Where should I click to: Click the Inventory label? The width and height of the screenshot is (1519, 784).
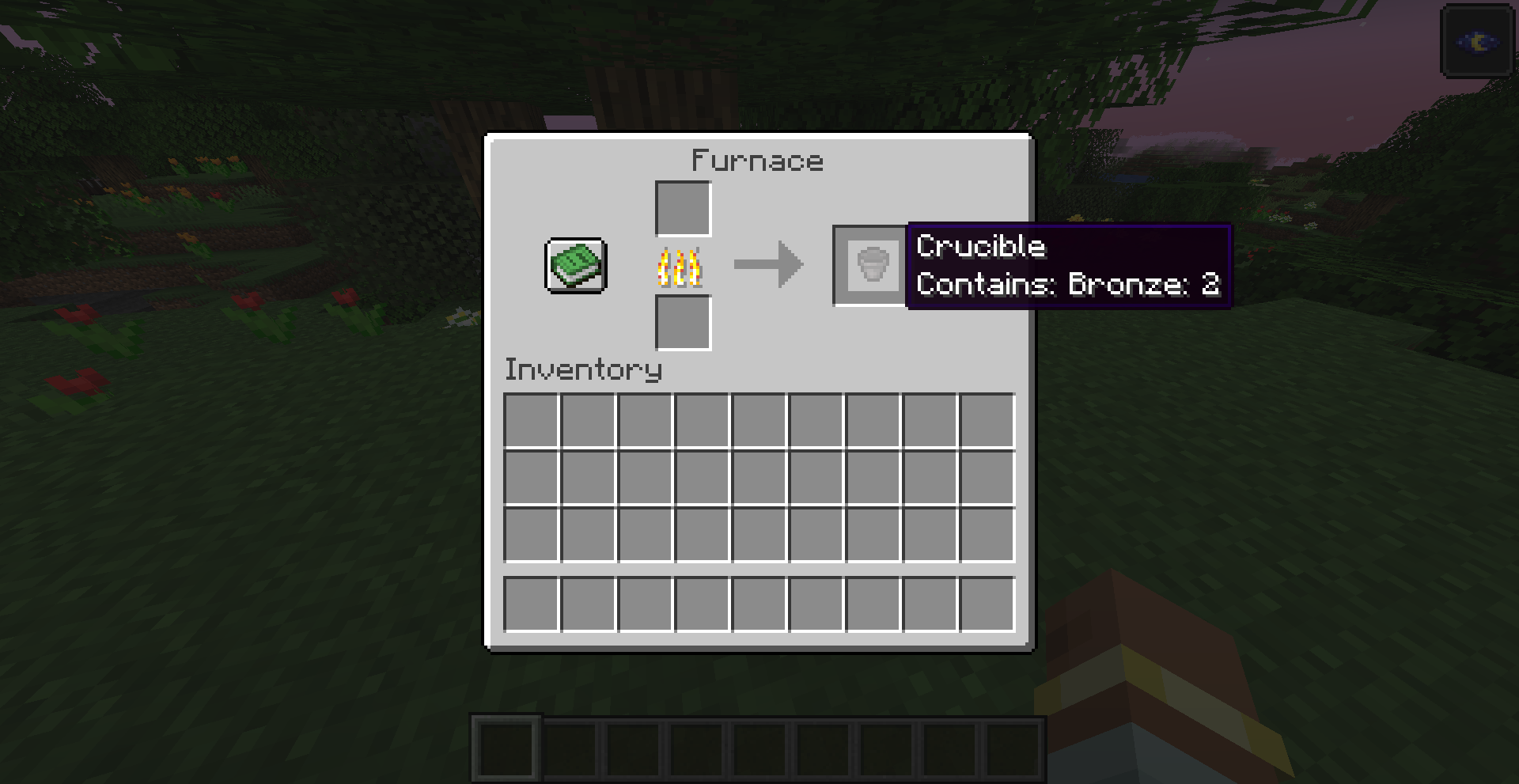coord(583,369)
